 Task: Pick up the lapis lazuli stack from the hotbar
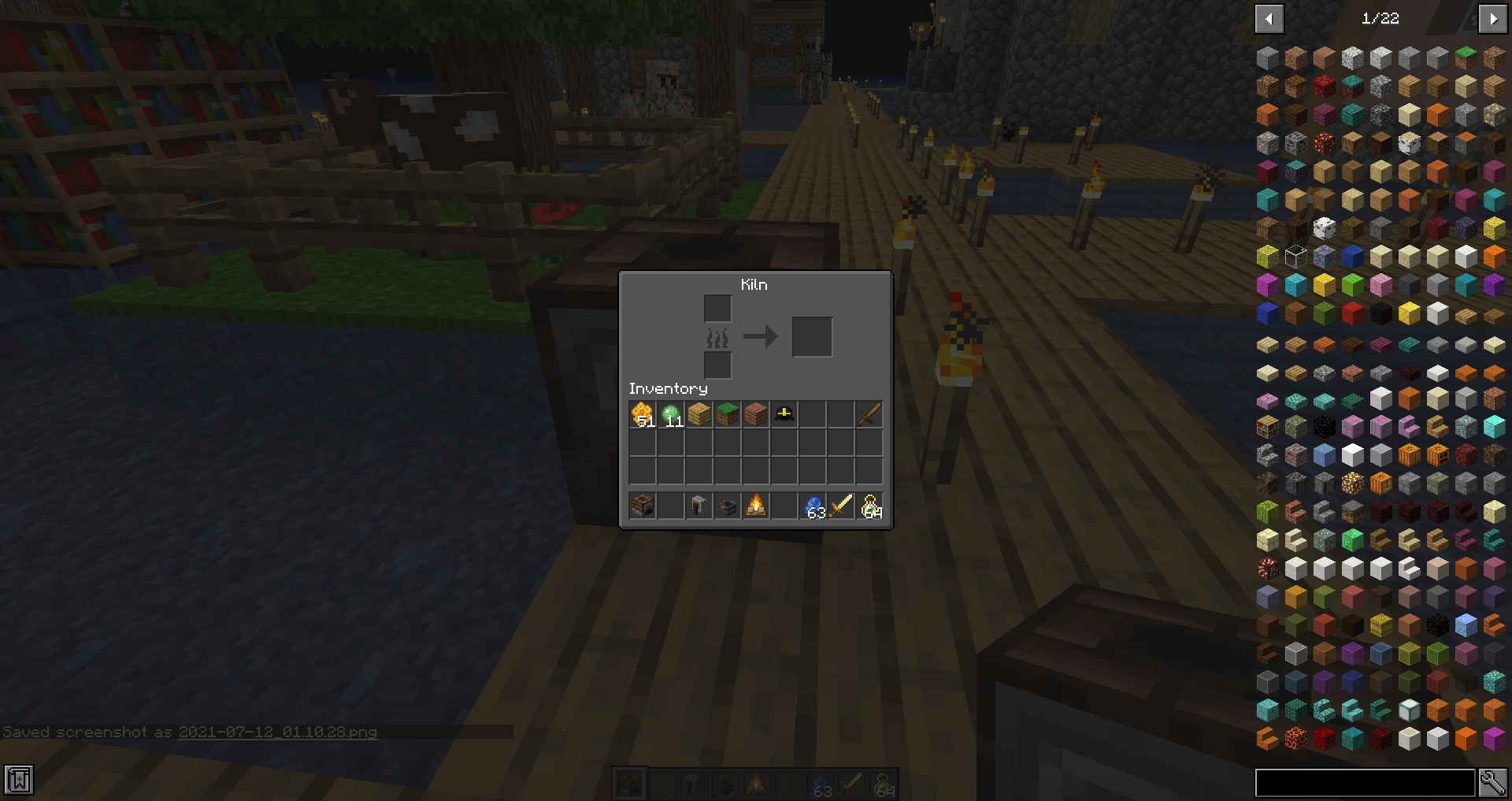click(813, 505)
